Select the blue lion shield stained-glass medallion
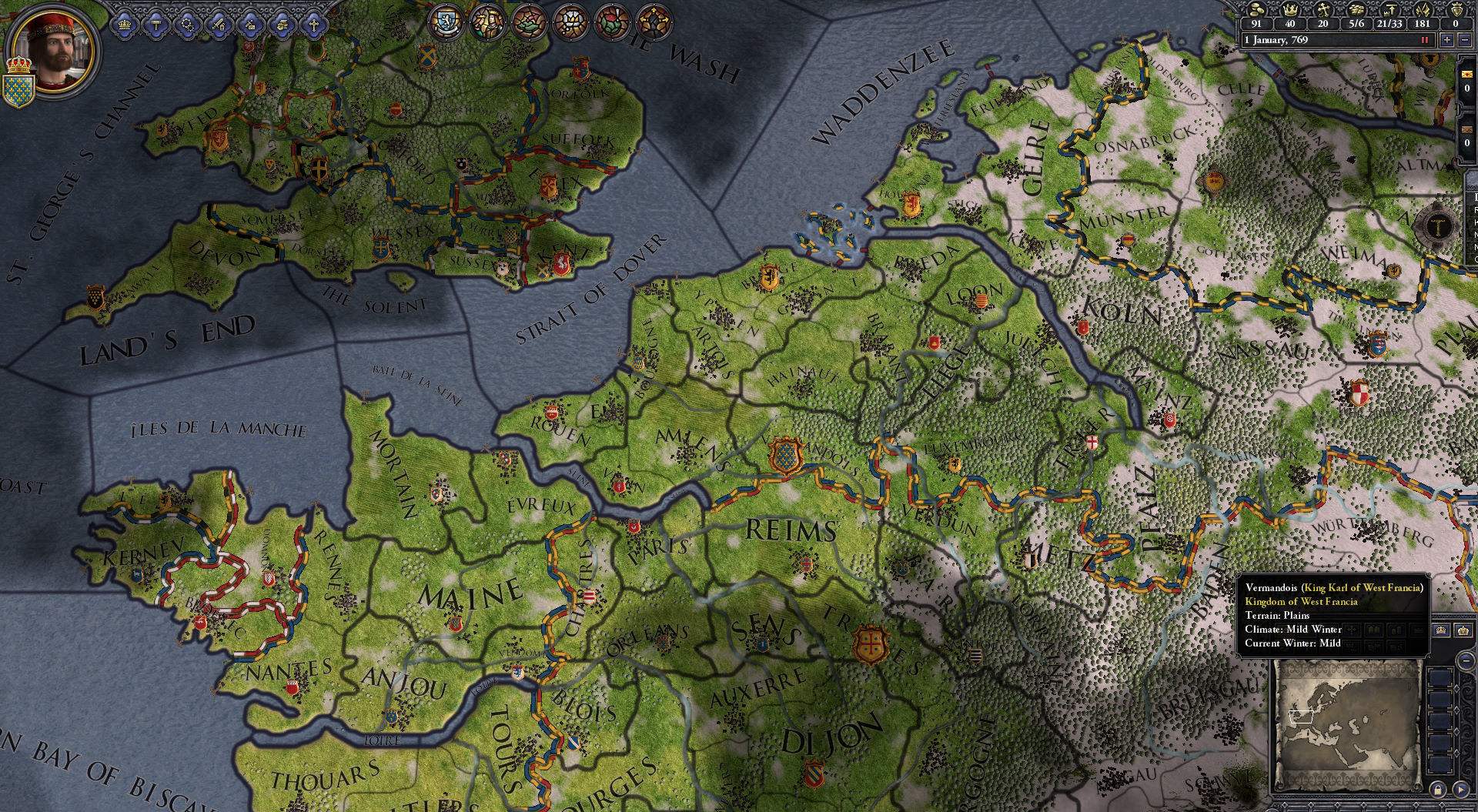Screen dimensions: 1478x812 tap(446, 21)
